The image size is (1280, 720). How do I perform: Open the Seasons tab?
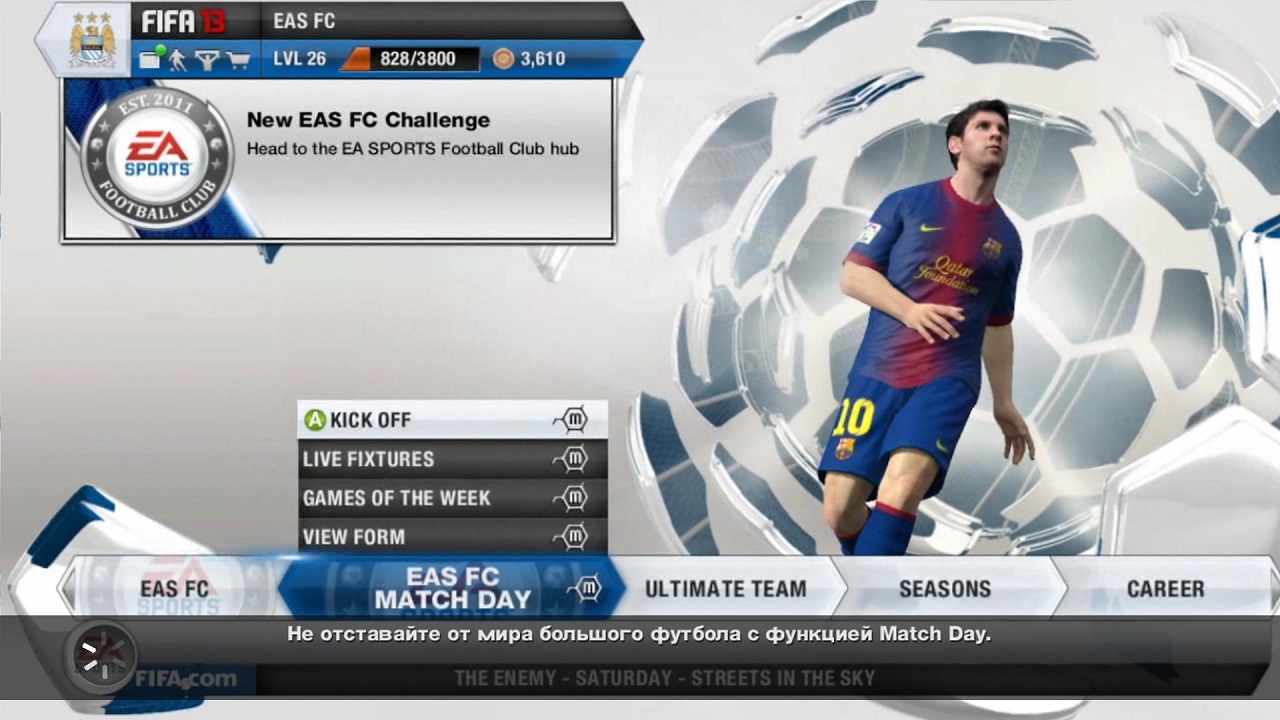pyautogui.click(x=945, y=589)
